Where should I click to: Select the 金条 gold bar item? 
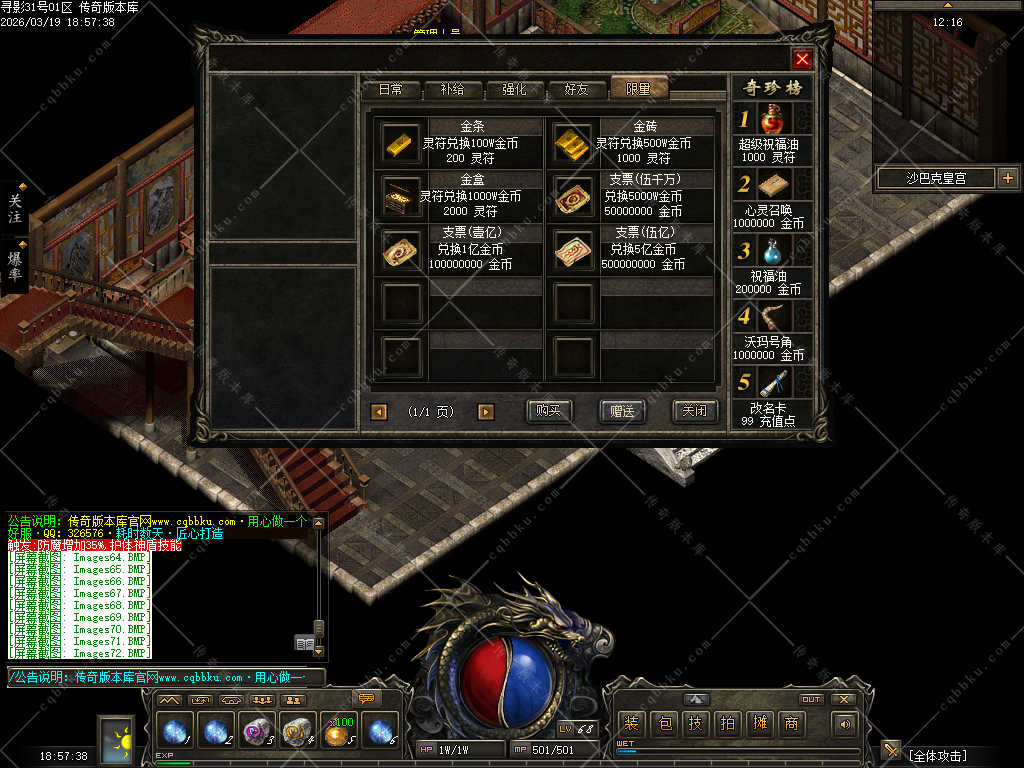tap(402, 142)
